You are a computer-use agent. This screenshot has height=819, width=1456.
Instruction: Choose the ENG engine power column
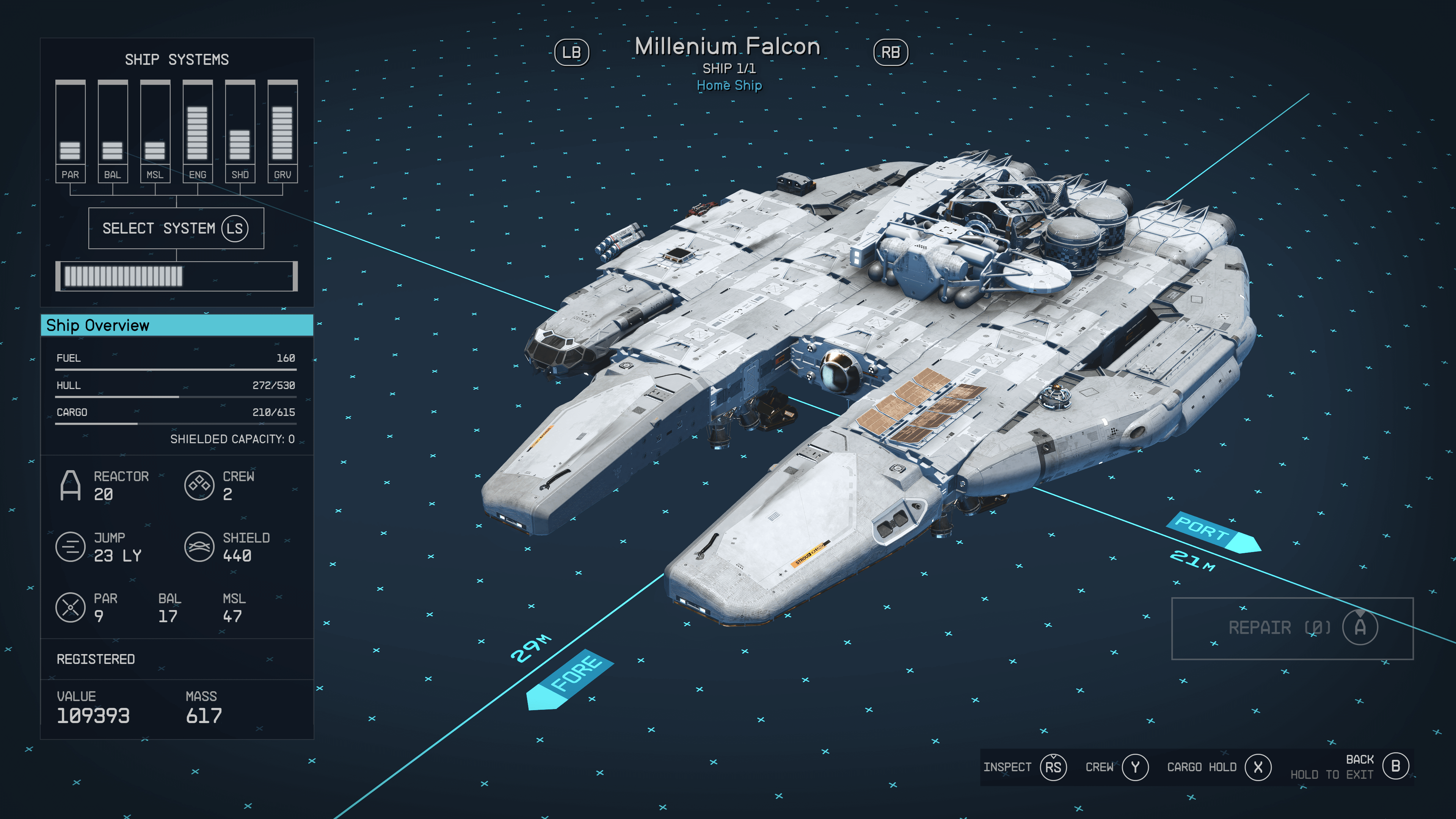197,131
